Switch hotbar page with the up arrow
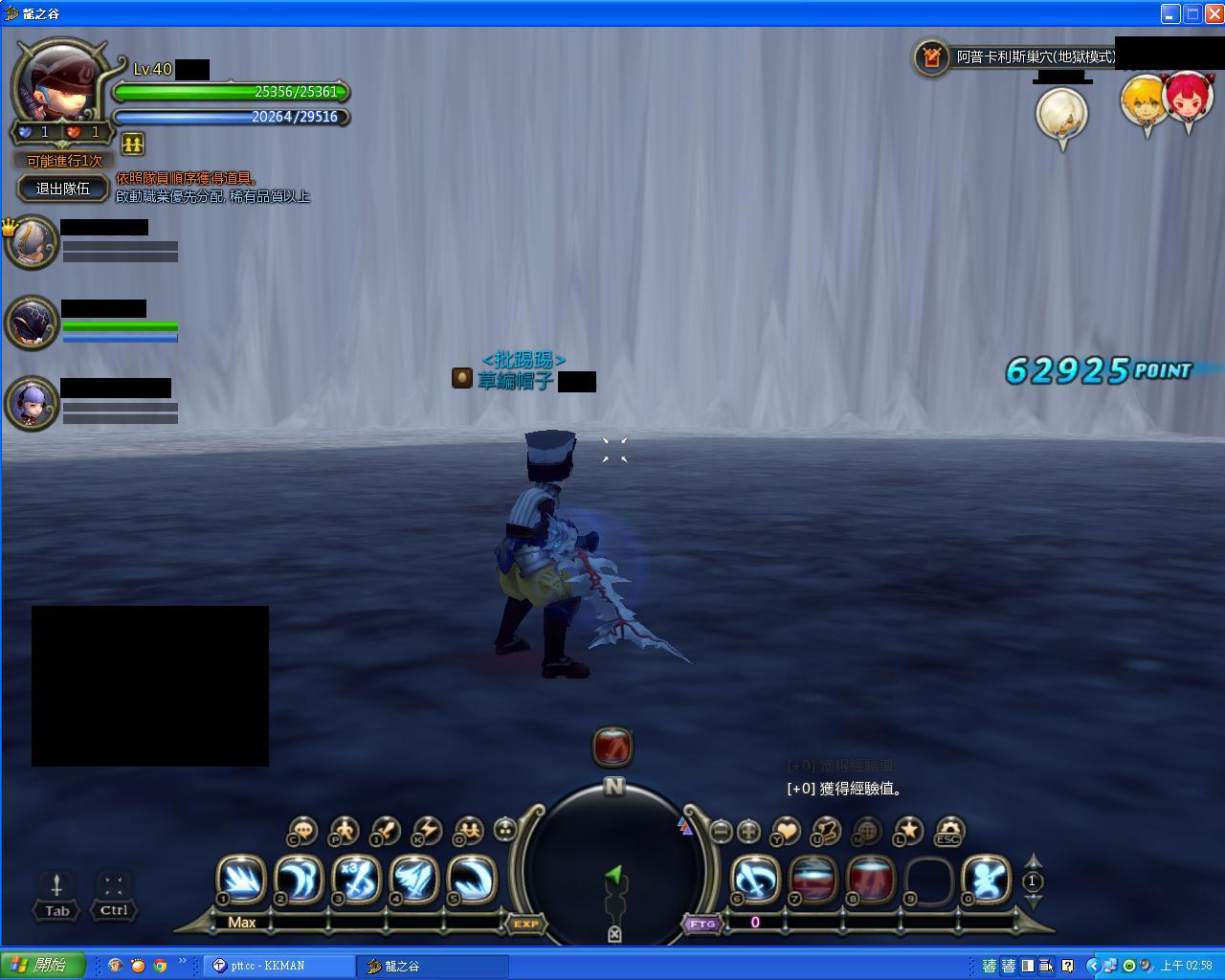This screenshot has height=980, width=1225. click(x=1032, y=860)
